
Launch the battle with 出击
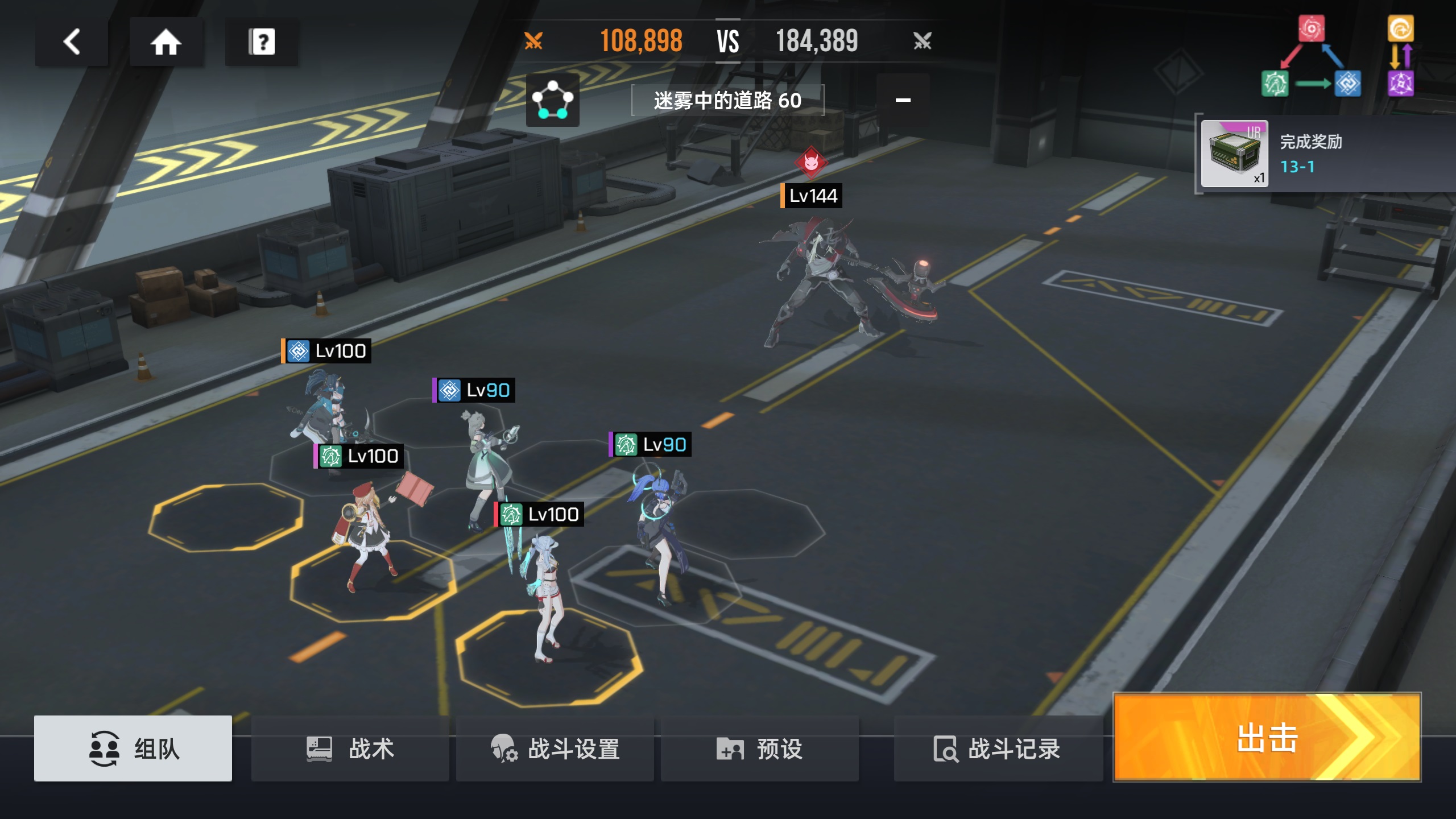click(x=1267, y=737)
